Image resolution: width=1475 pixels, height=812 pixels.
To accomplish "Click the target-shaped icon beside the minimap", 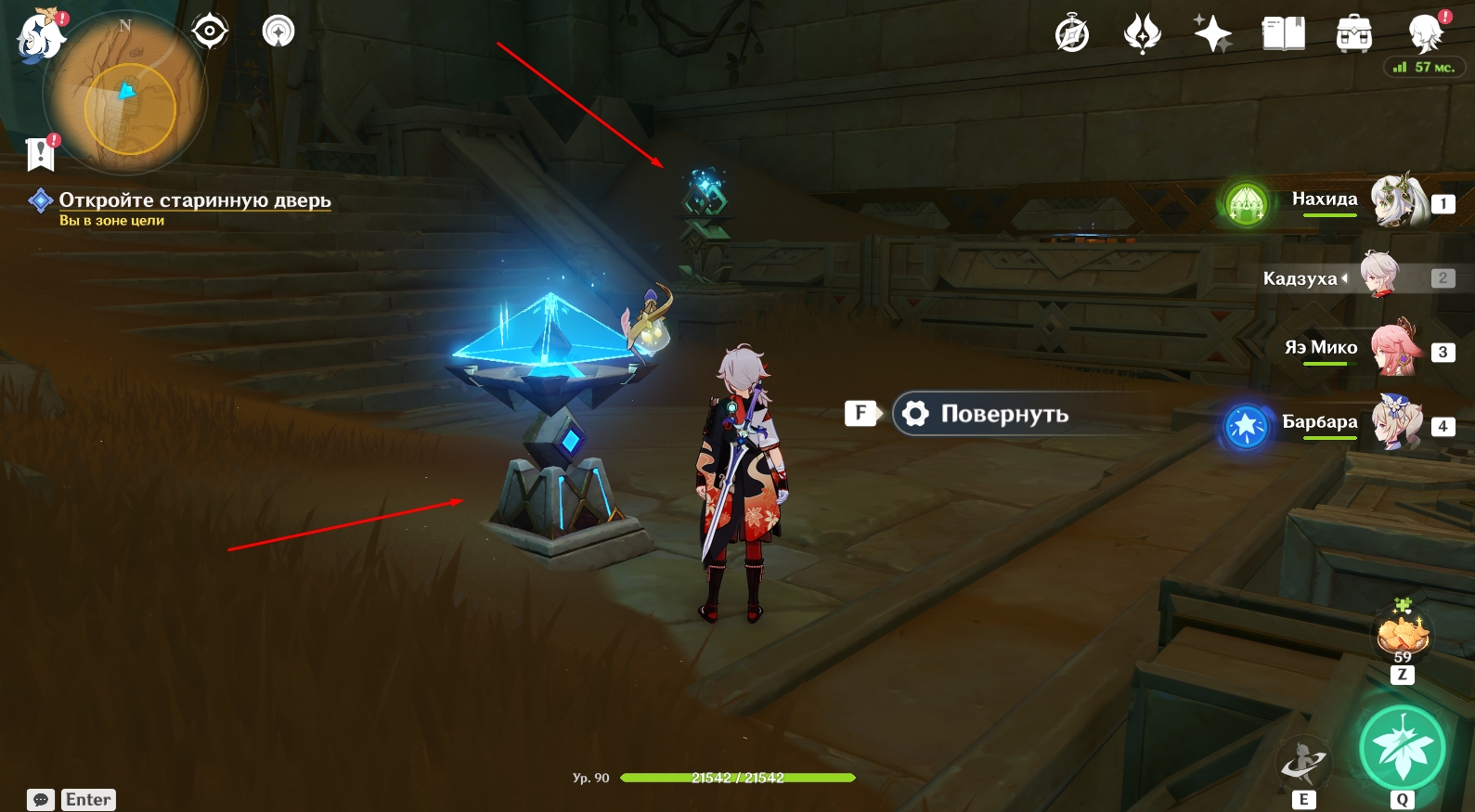I will (x=210, y=32).
